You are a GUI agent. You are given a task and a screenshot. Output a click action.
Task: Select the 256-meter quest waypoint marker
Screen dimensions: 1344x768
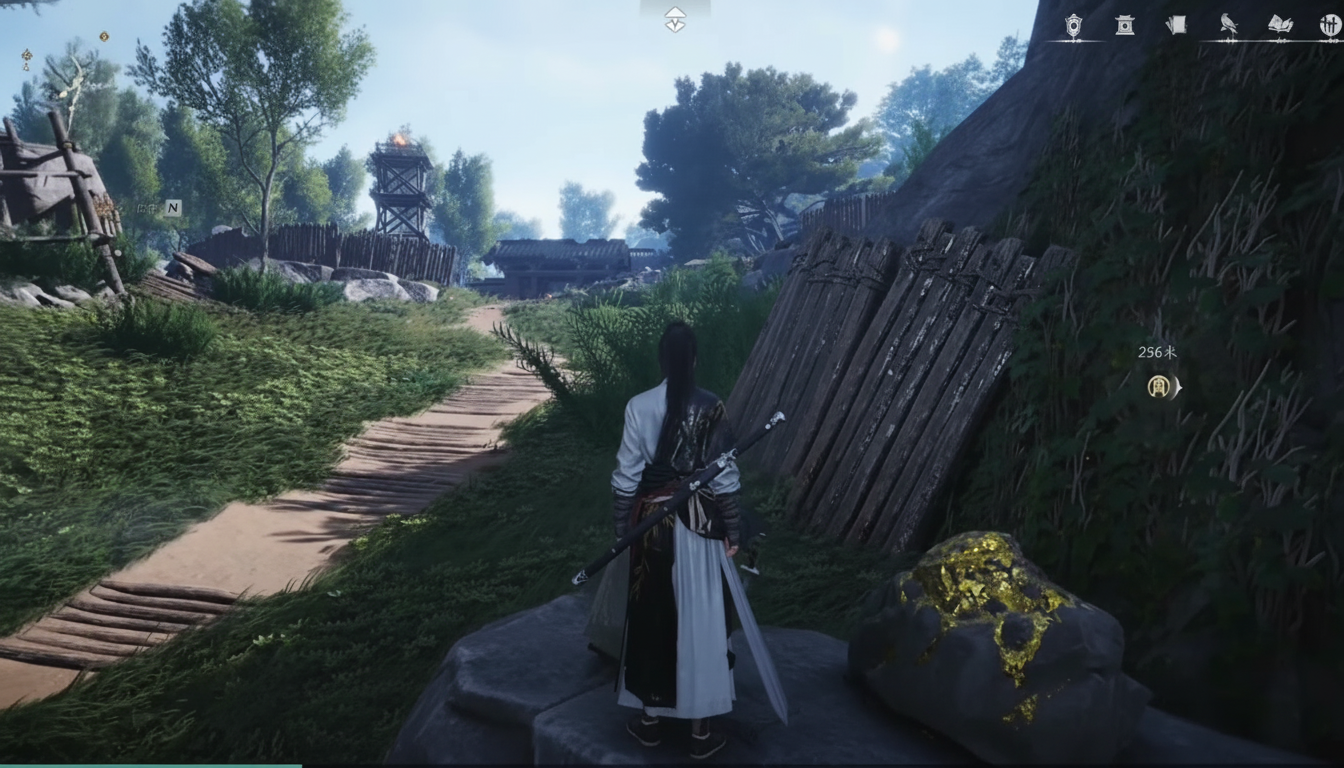1160,386
